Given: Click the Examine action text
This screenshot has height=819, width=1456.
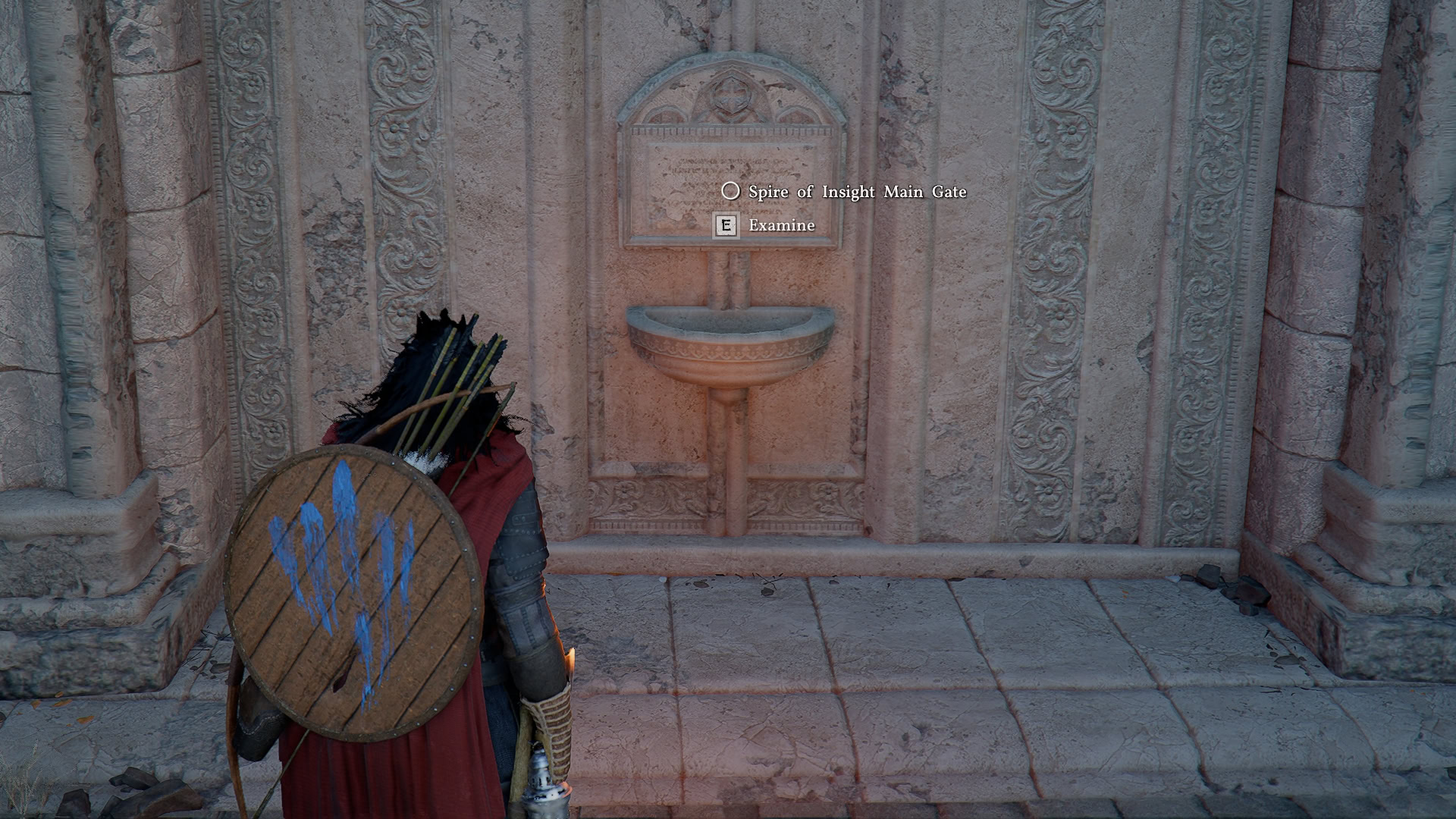Looking at the screenshot, I should [780, 225].
